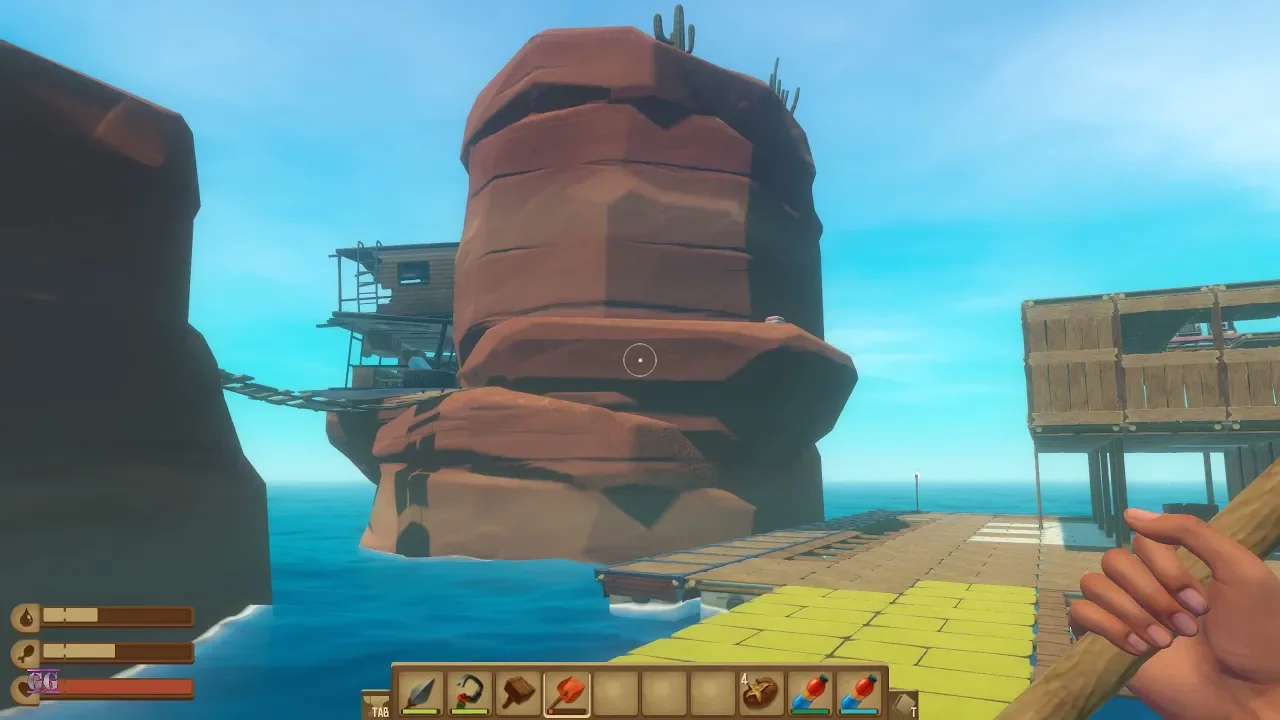Select the spear in the hotbar

point(420,693)
